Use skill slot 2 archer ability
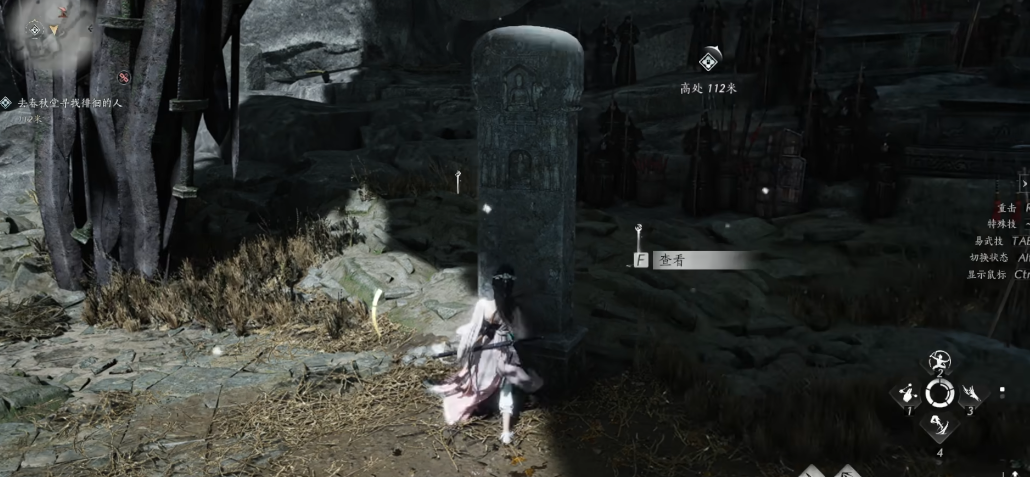This screenshot has height=477, width=1030. point(939,361)
